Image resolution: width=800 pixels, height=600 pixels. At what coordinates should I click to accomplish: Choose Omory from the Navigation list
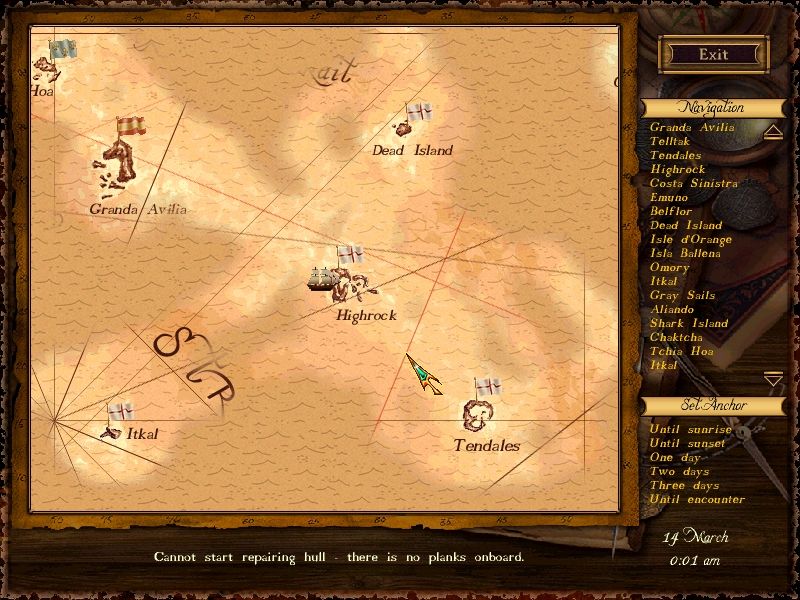669,267
